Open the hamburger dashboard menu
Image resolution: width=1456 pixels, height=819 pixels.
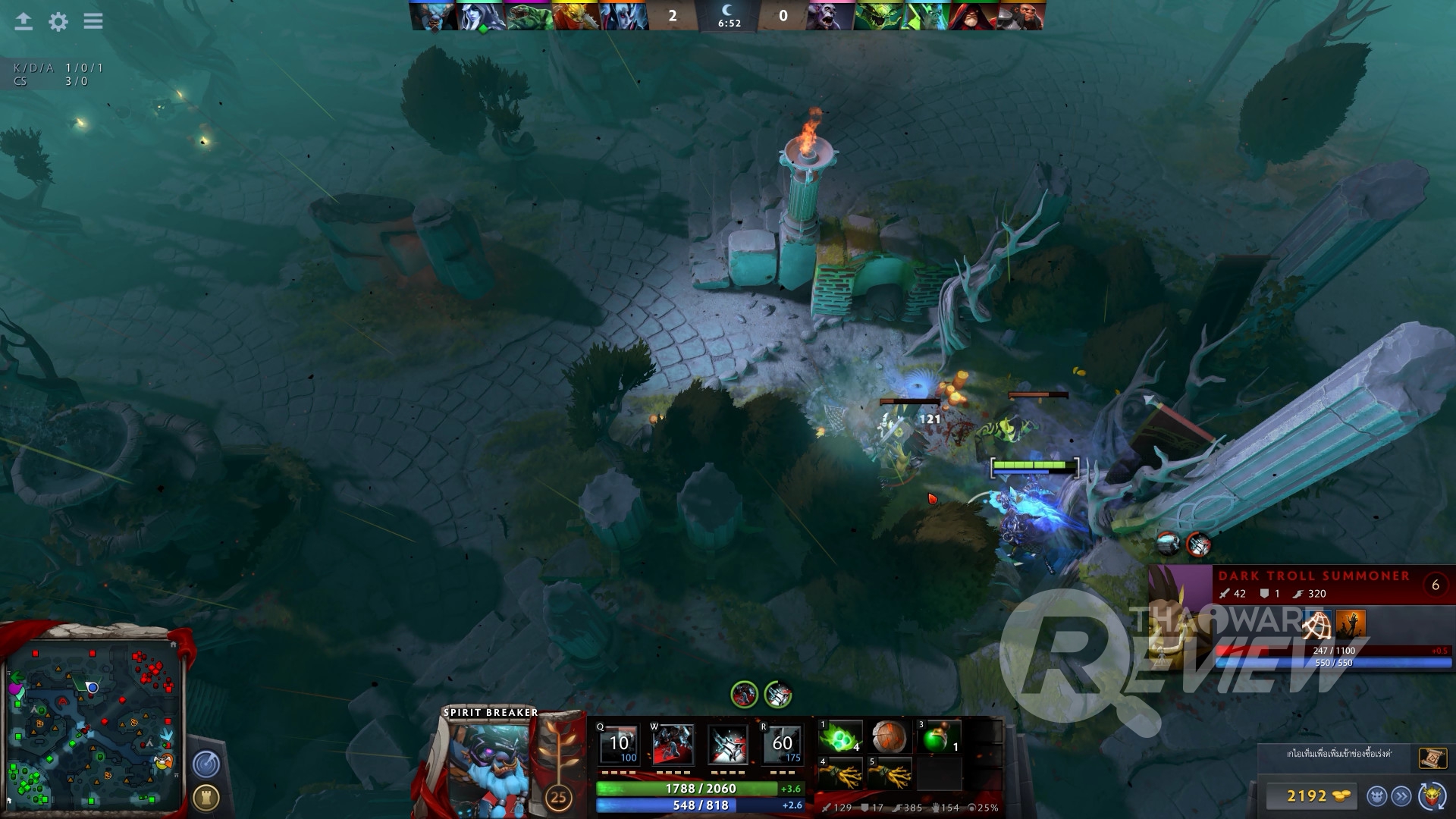tap(93, 21)
